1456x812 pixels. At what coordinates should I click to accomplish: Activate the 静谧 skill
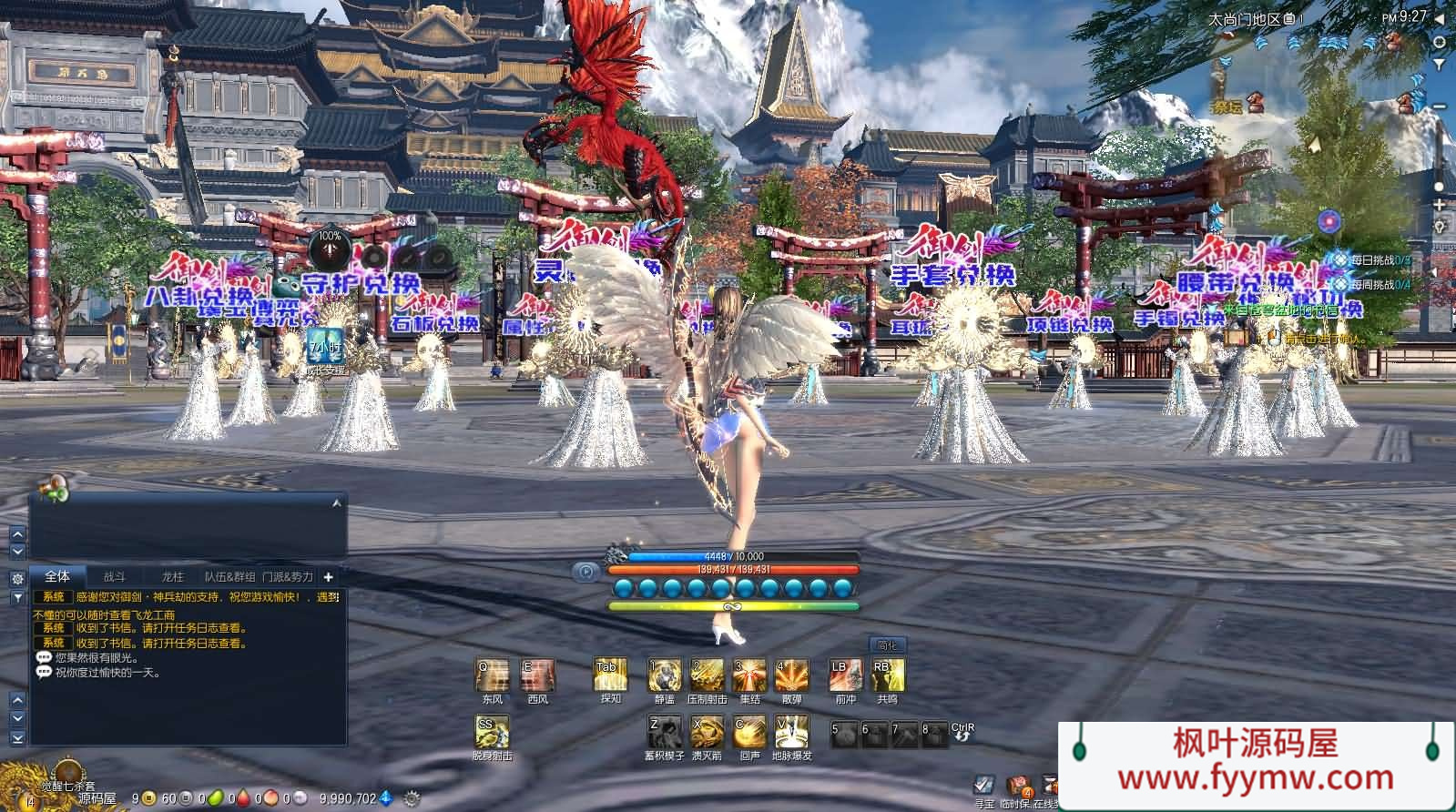[x=664, y=676]
